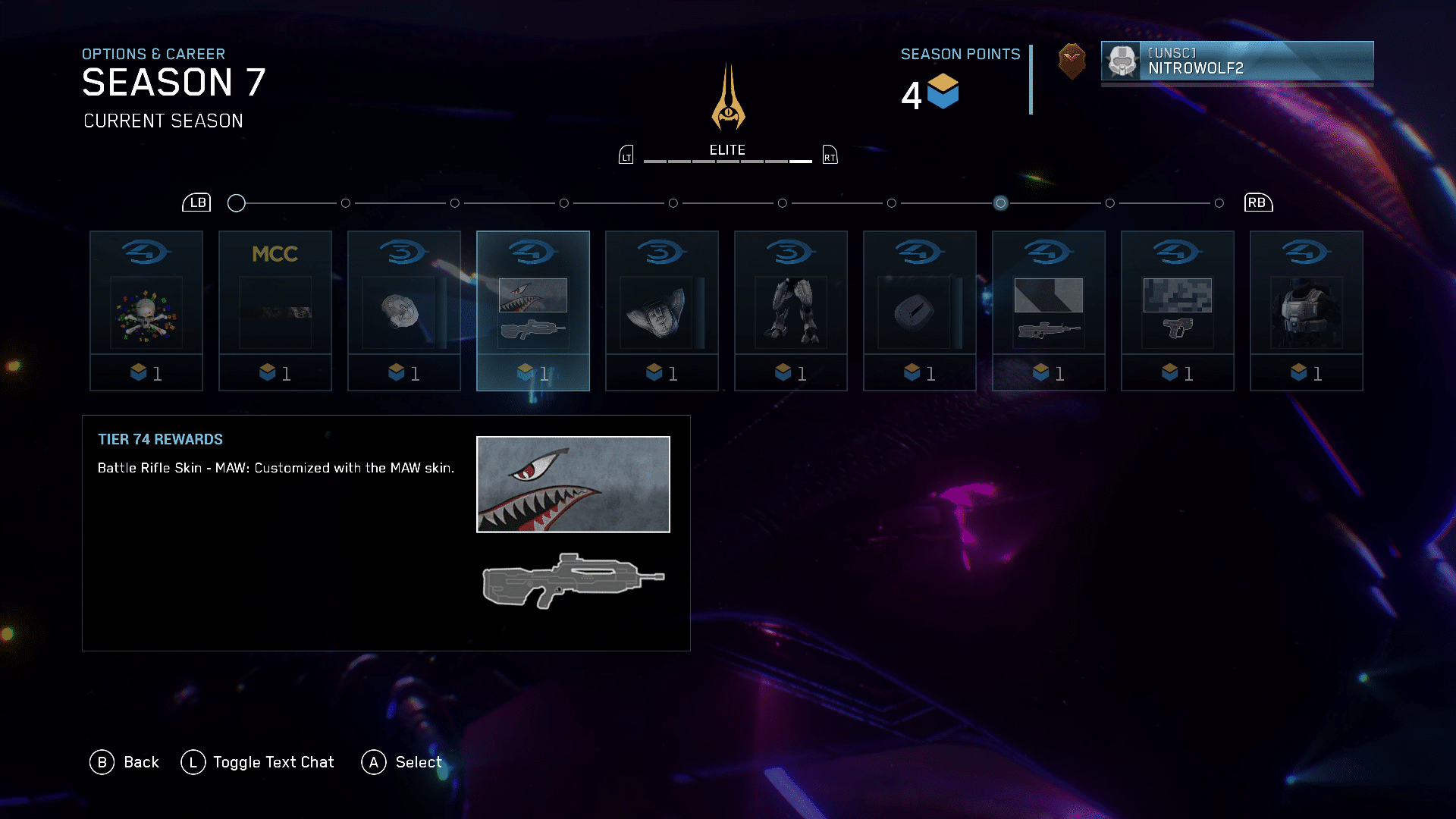Go back to Options & Career
Screen dimensions: 1456x819
[125, 762]
